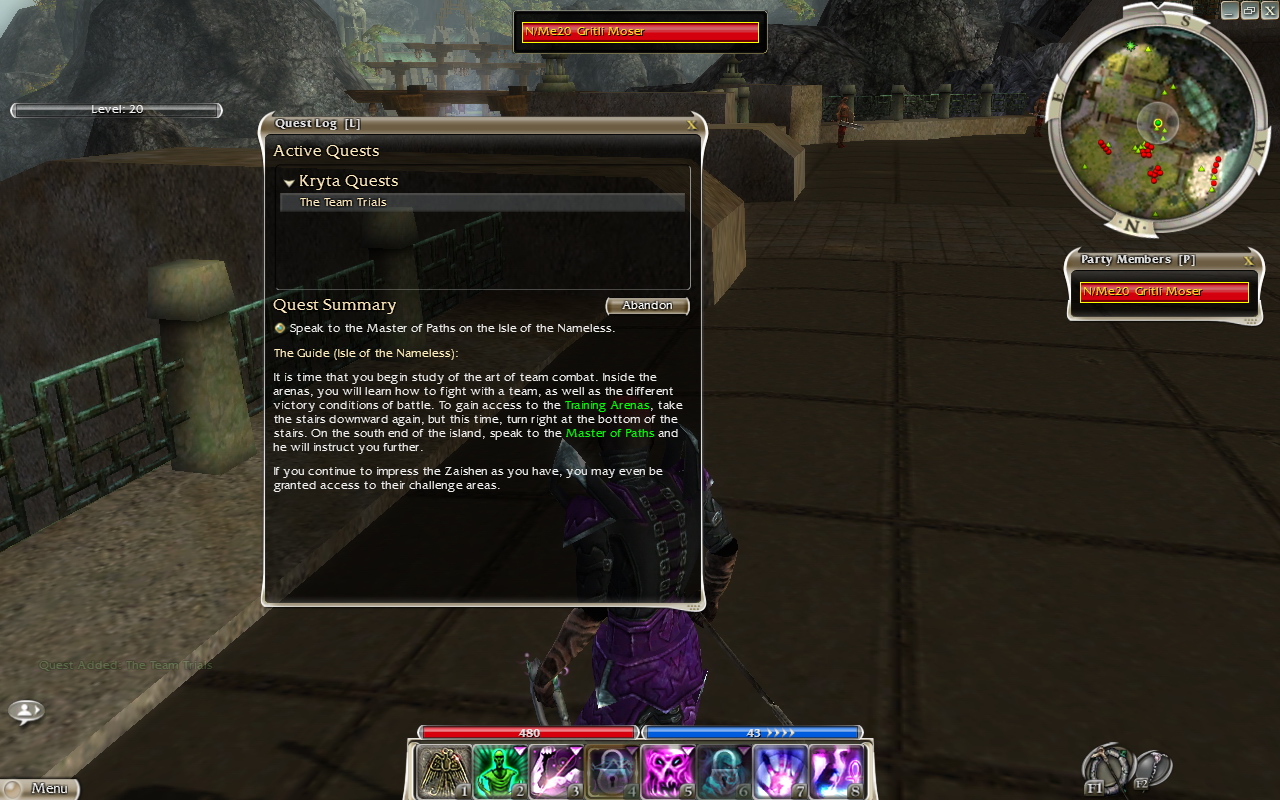Use the teal padlock skill in slot 6
Viewport: 1280px width, 800px height.
723,772
